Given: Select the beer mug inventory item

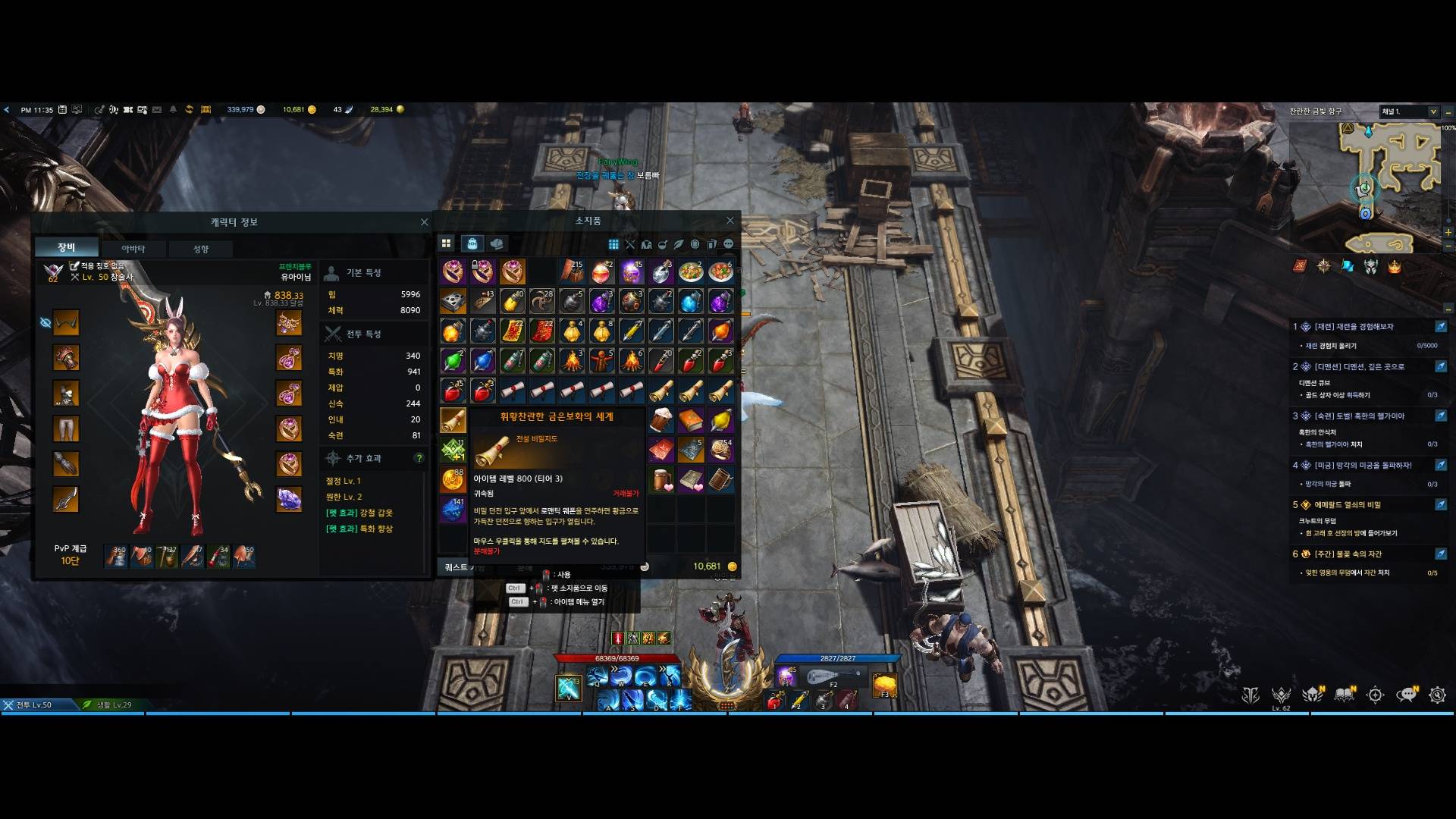Looking at the screenshot, I should pos(661,419).
